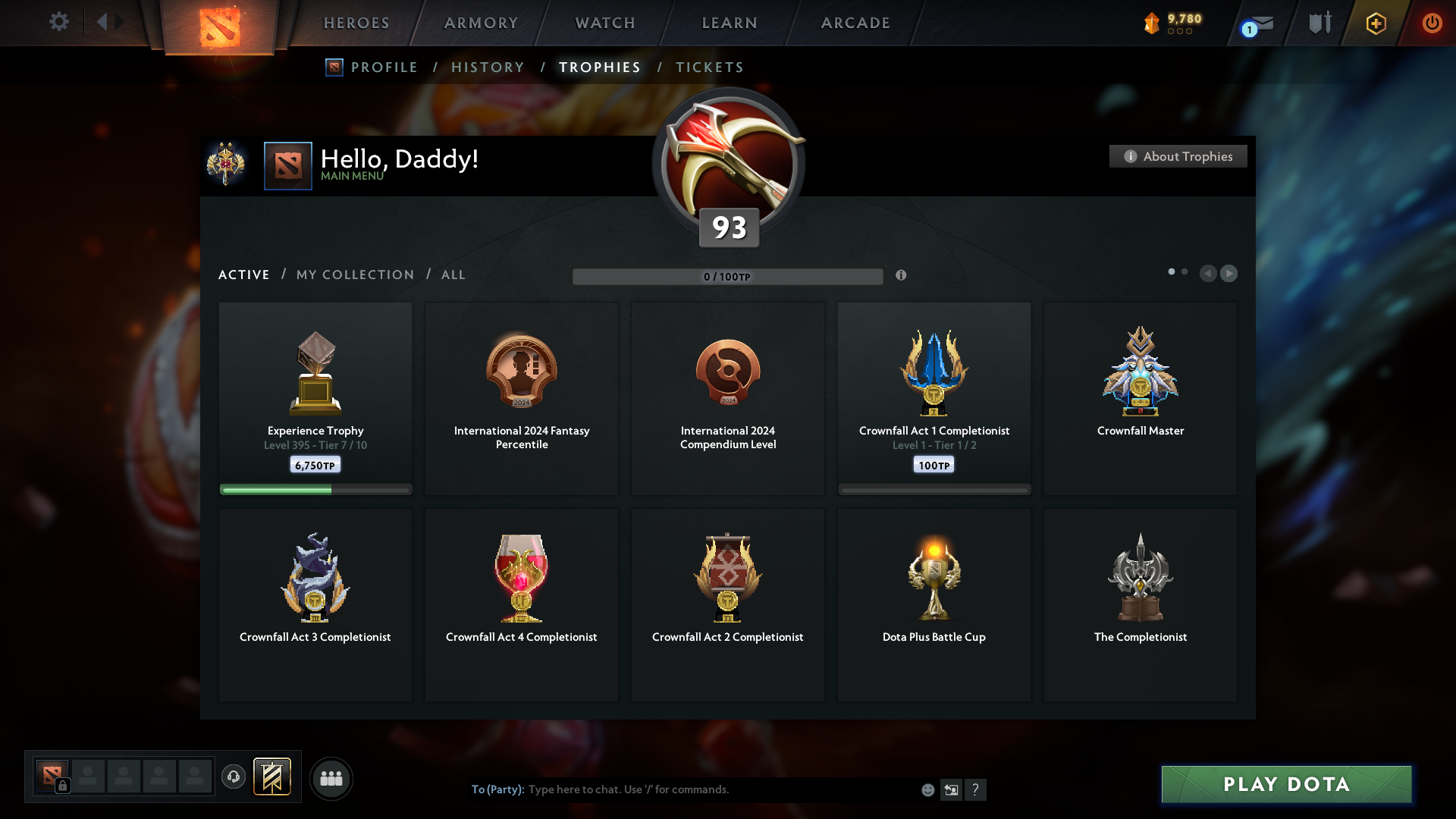Open the emoticon picker in chat bar
The height and width of the screenshot is (819, 1456).
pyautogui.click(x=927, y=789)
